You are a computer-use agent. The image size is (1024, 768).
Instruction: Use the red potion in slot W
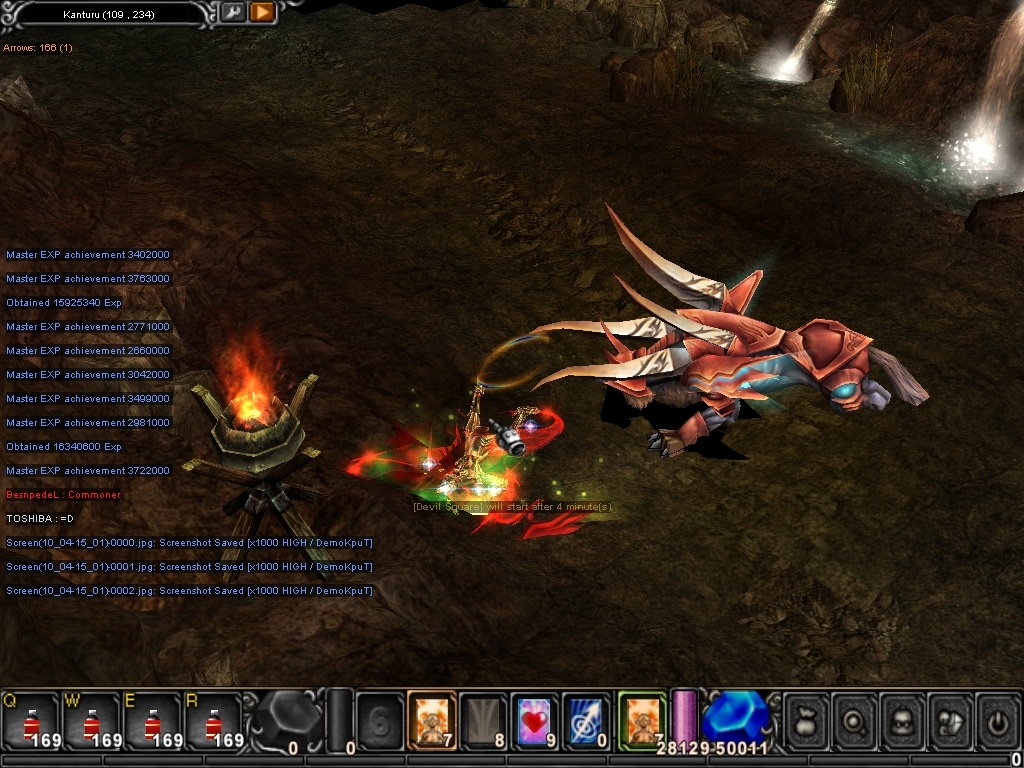coord(91,720)
